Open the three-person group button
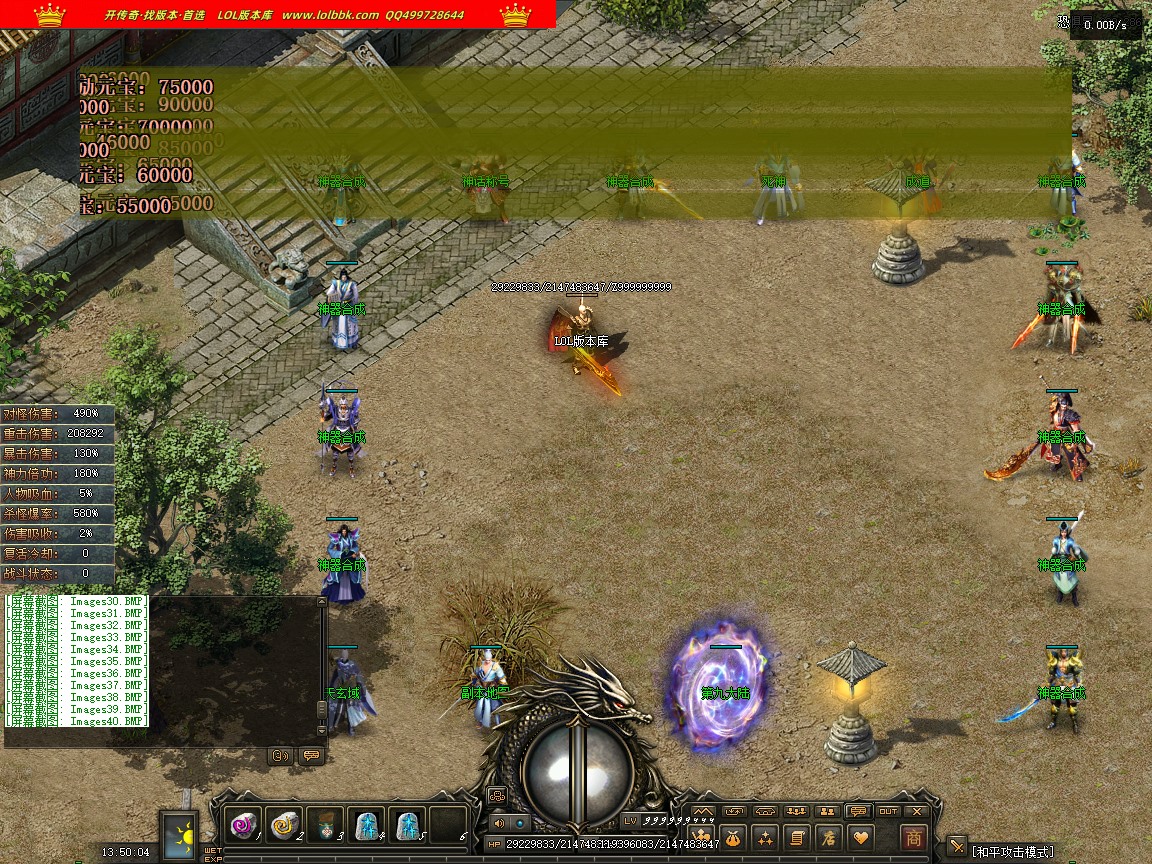 click(x=796, y=811)
